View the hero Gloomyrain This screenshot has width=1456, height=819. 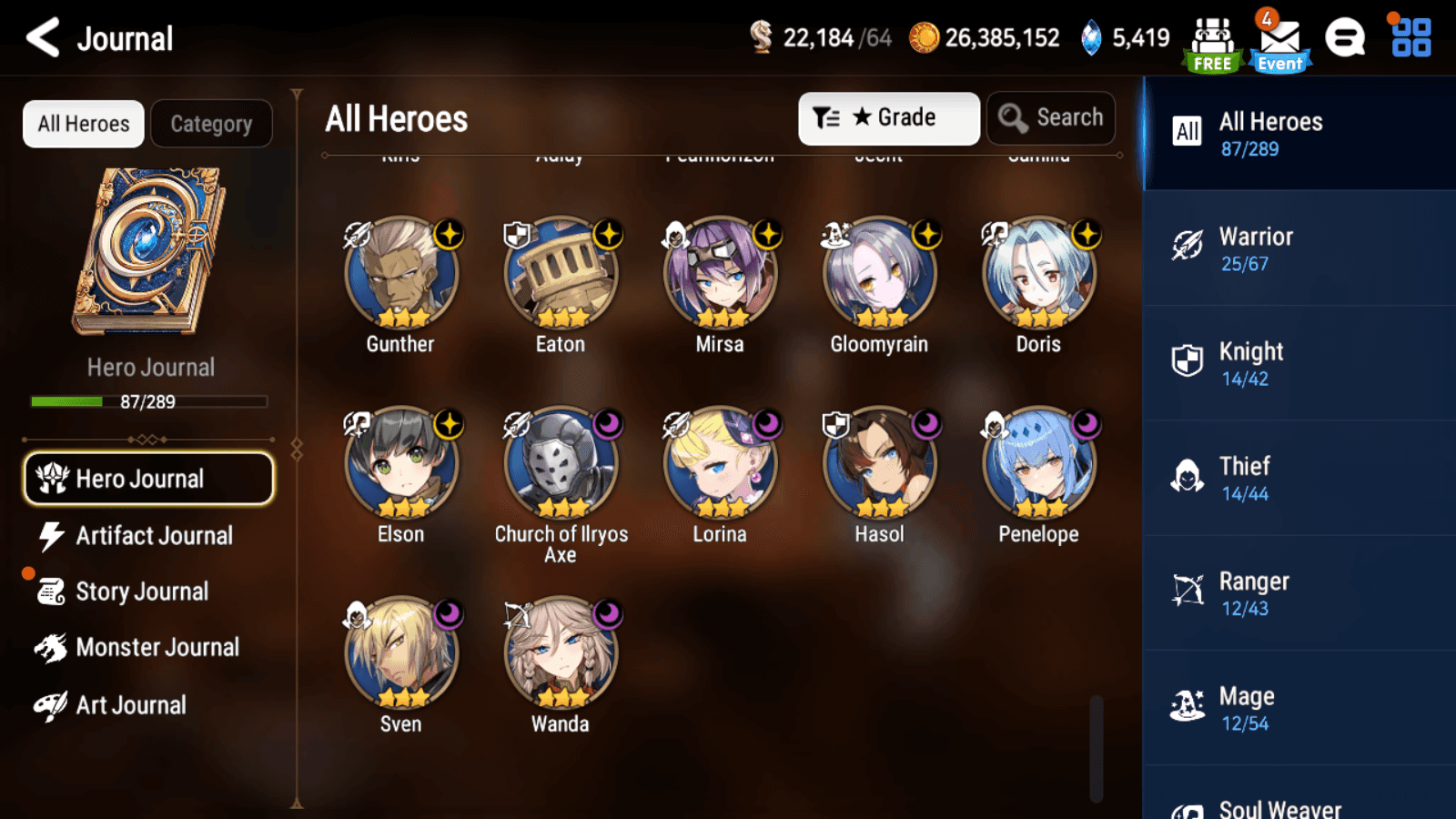(879, 273)
